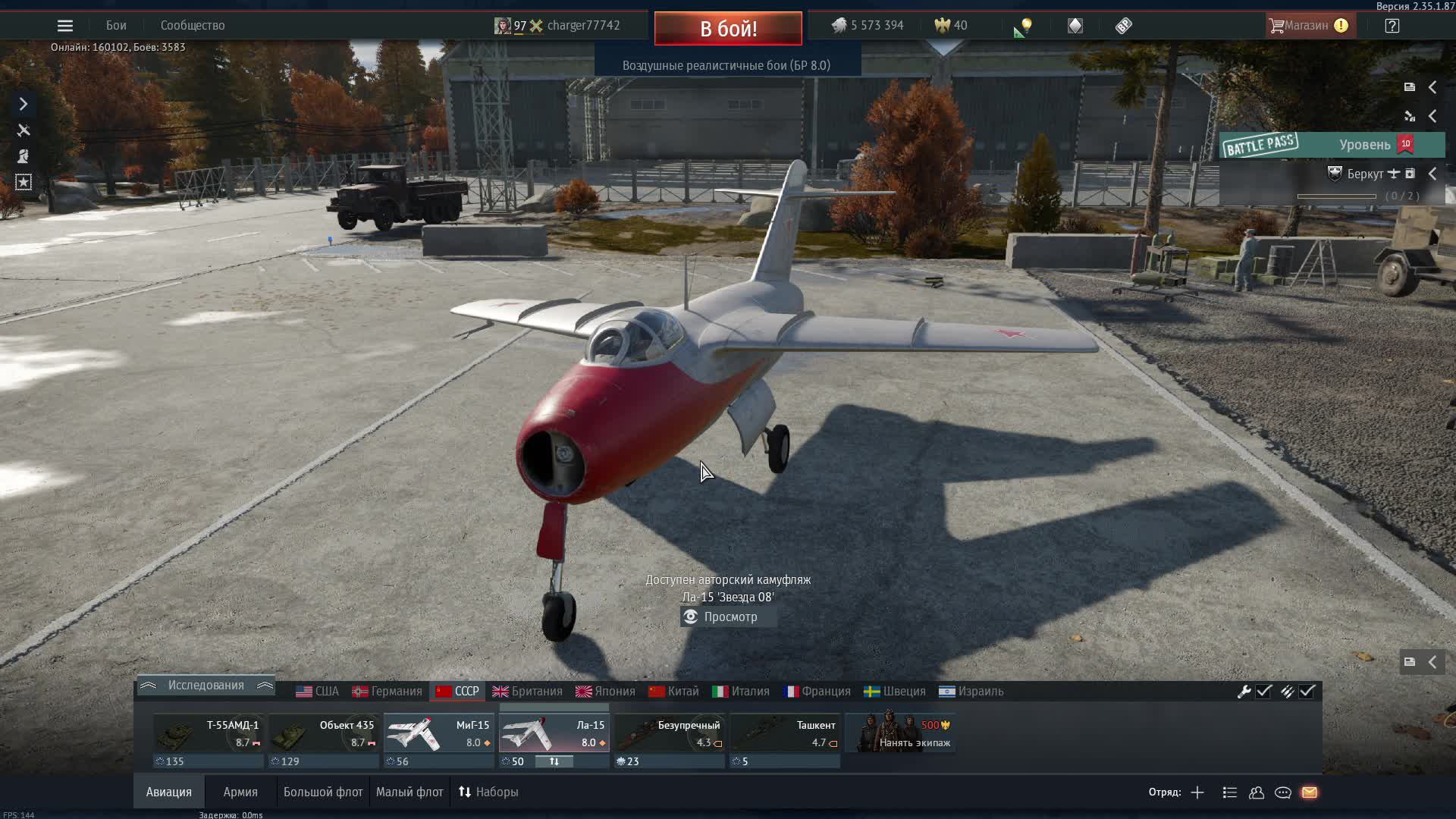Add a squad member with plus icon
The height and width of the screenshot is (819, 1456).
pos(1197,792)
